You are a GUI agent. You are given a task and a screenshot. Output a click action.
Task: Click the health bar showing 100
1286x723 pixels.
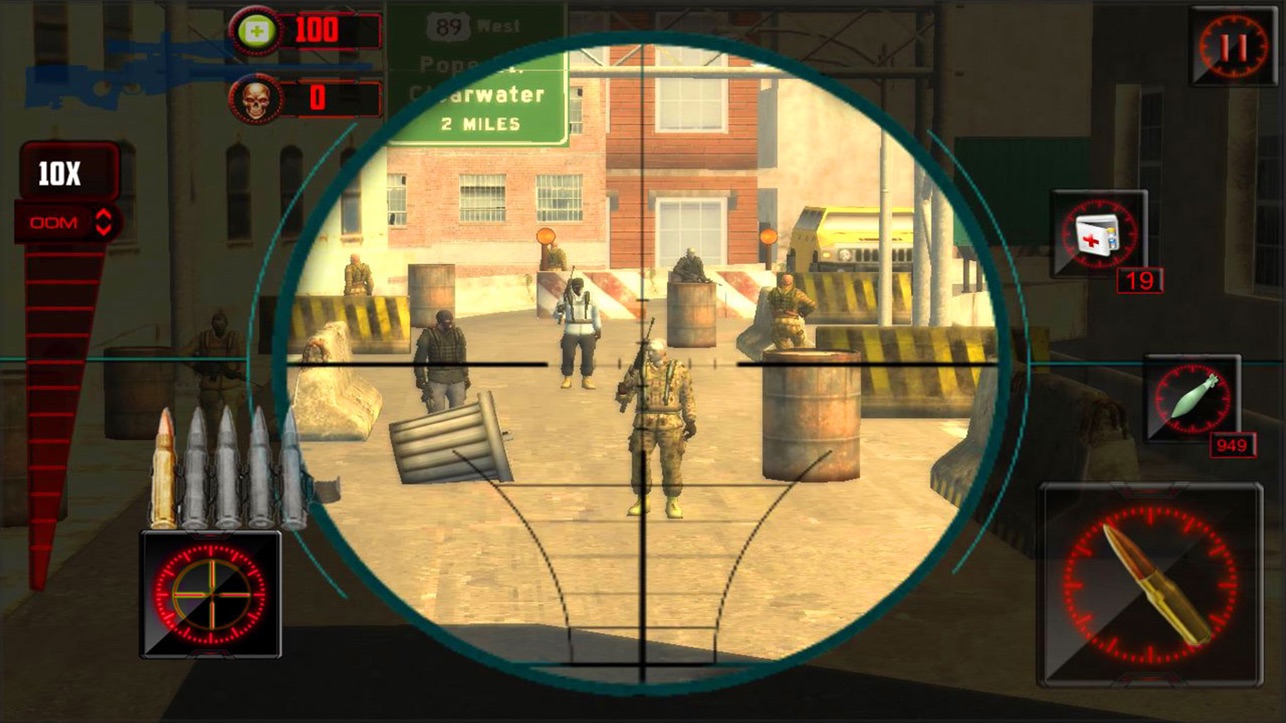click(x=320, y=30)
